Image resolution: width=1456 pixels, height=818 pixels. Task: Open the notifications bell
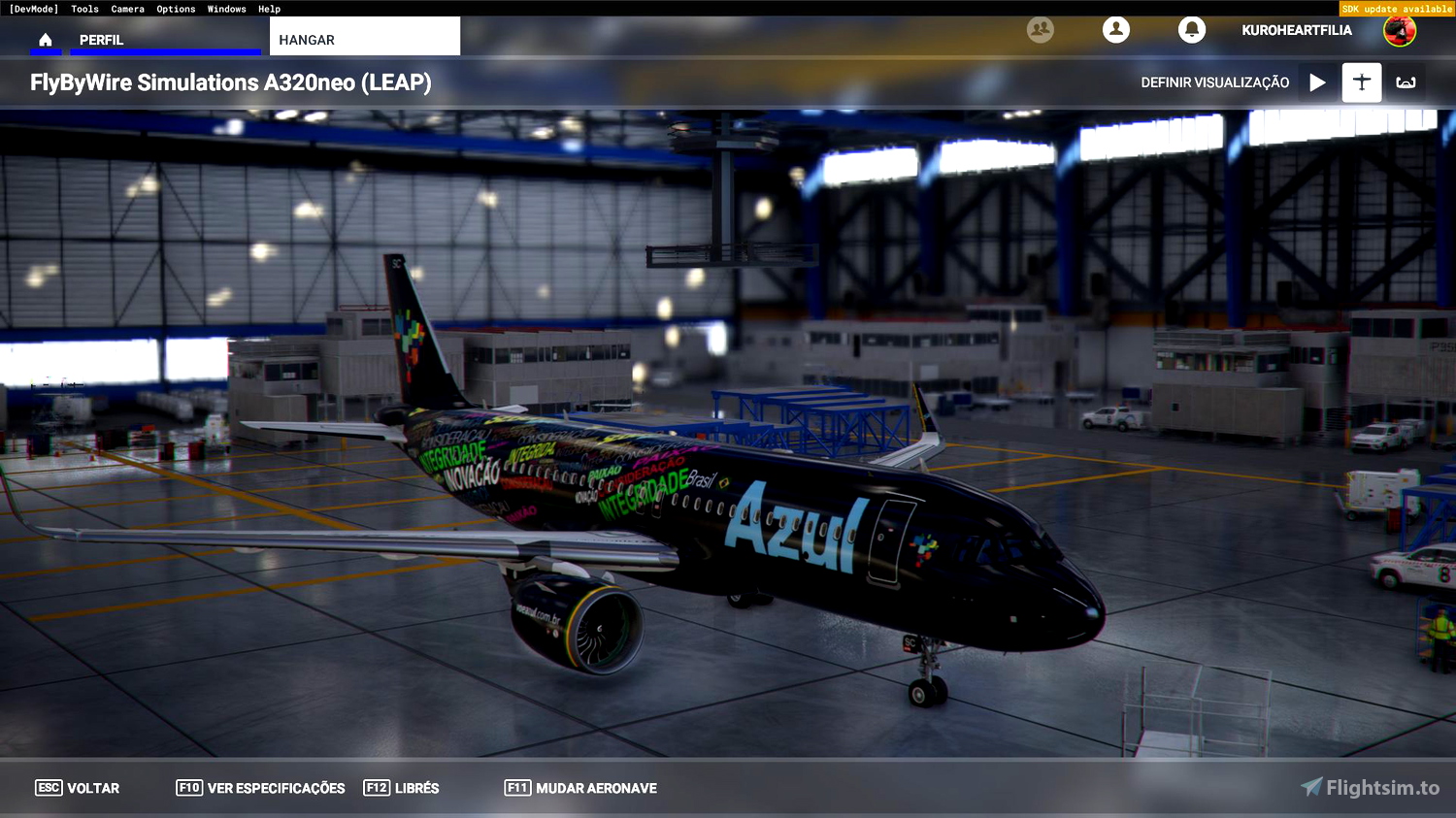tap(1192, 30)
